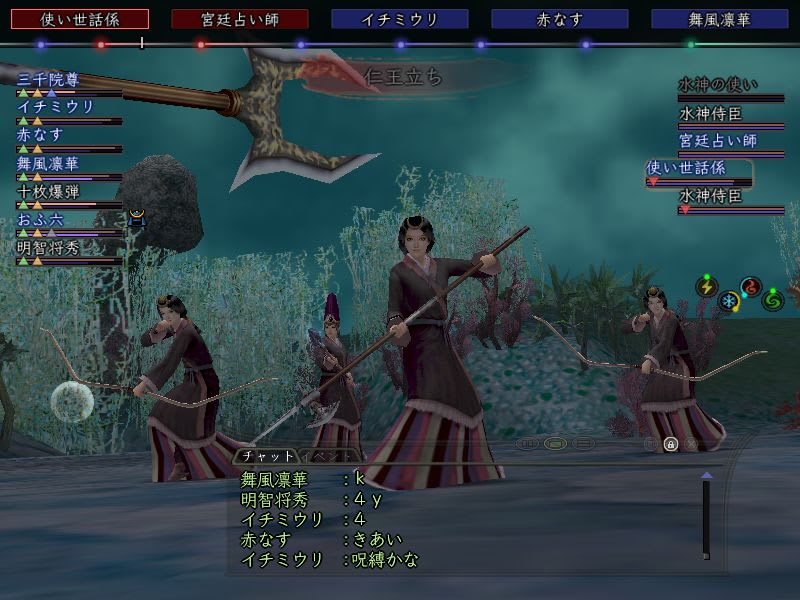Activate the blue snowflake element icon
Screen dimensions: 800x600
coord(729,300)
